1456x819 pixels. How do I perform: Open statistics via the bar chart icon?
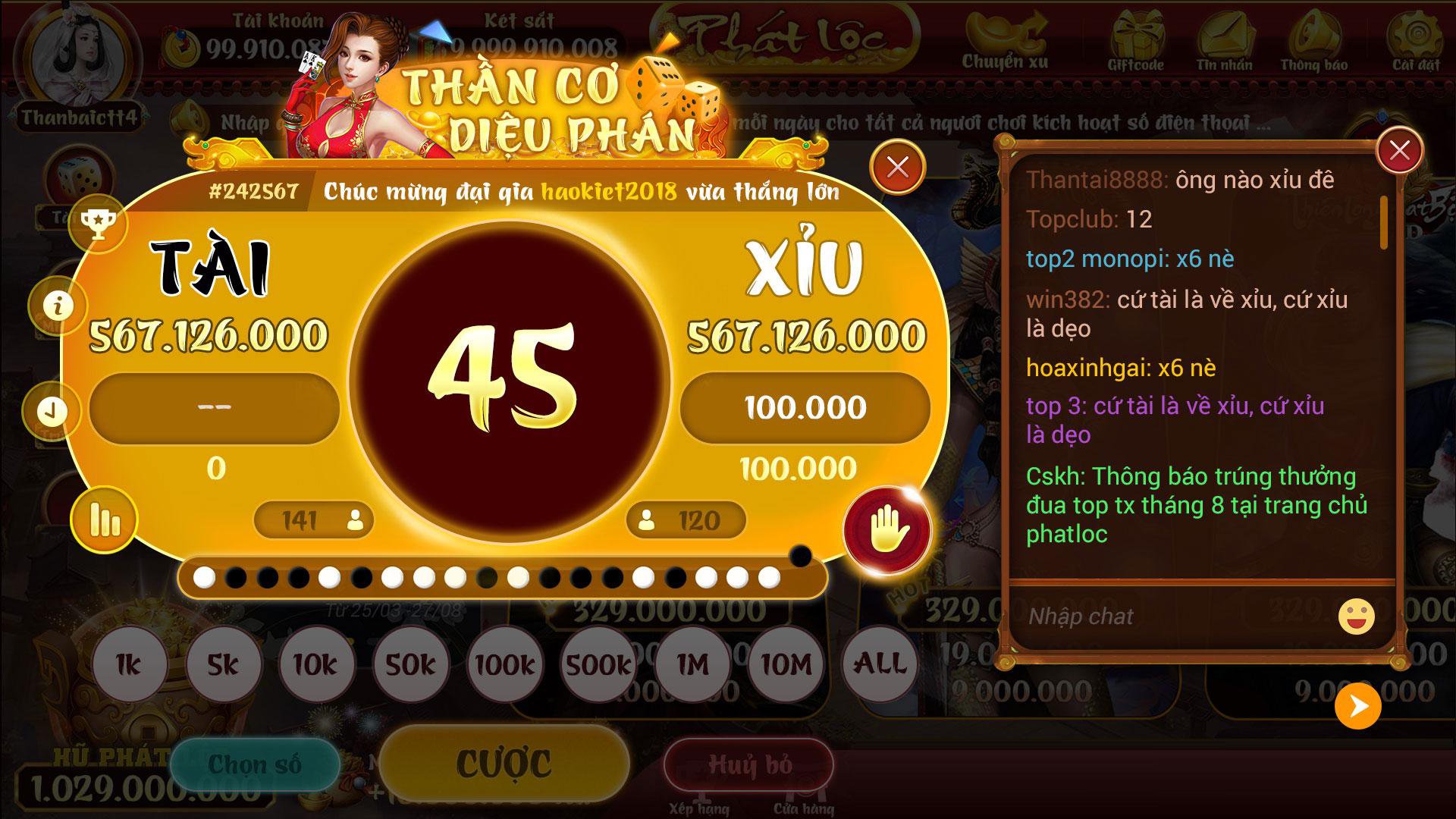[106, 519]
